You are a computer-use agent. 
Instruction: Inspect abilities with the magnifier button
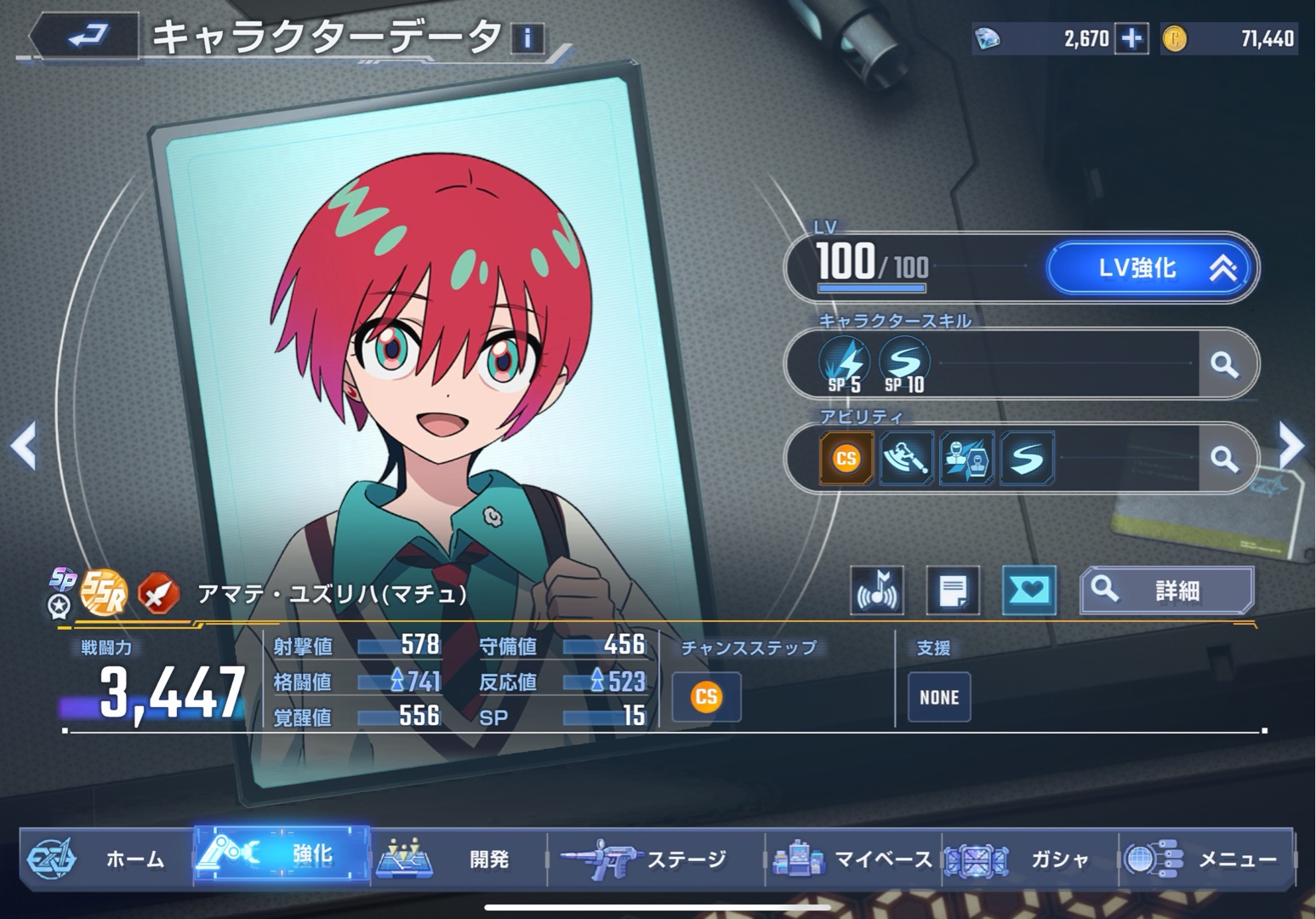(1224, 459)
